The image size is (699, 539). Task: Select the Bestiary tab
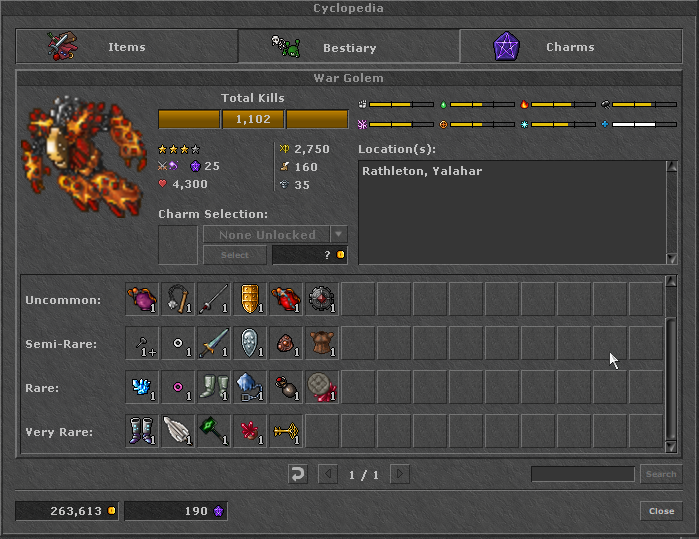tap(348, 46)
